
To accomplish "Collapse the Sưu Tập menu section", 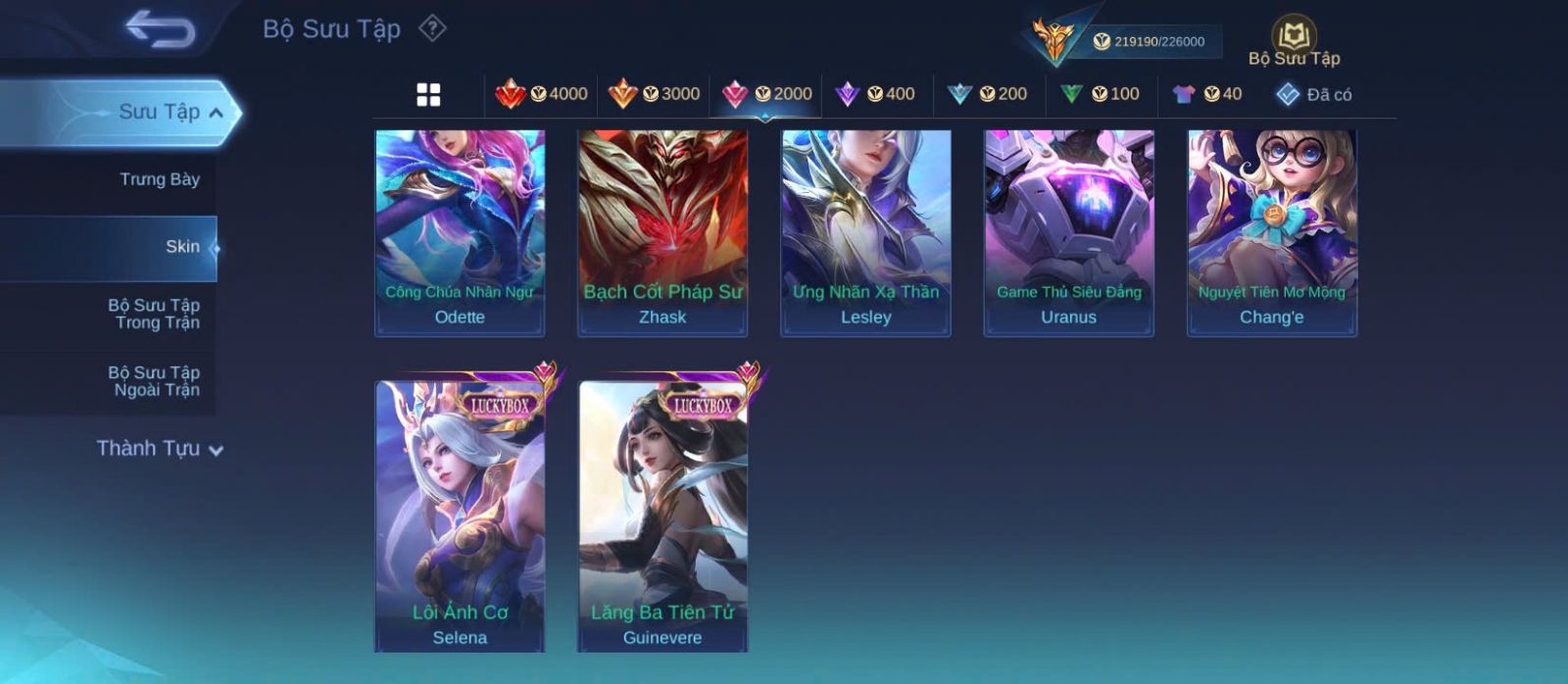I will [x=216, y=113].
